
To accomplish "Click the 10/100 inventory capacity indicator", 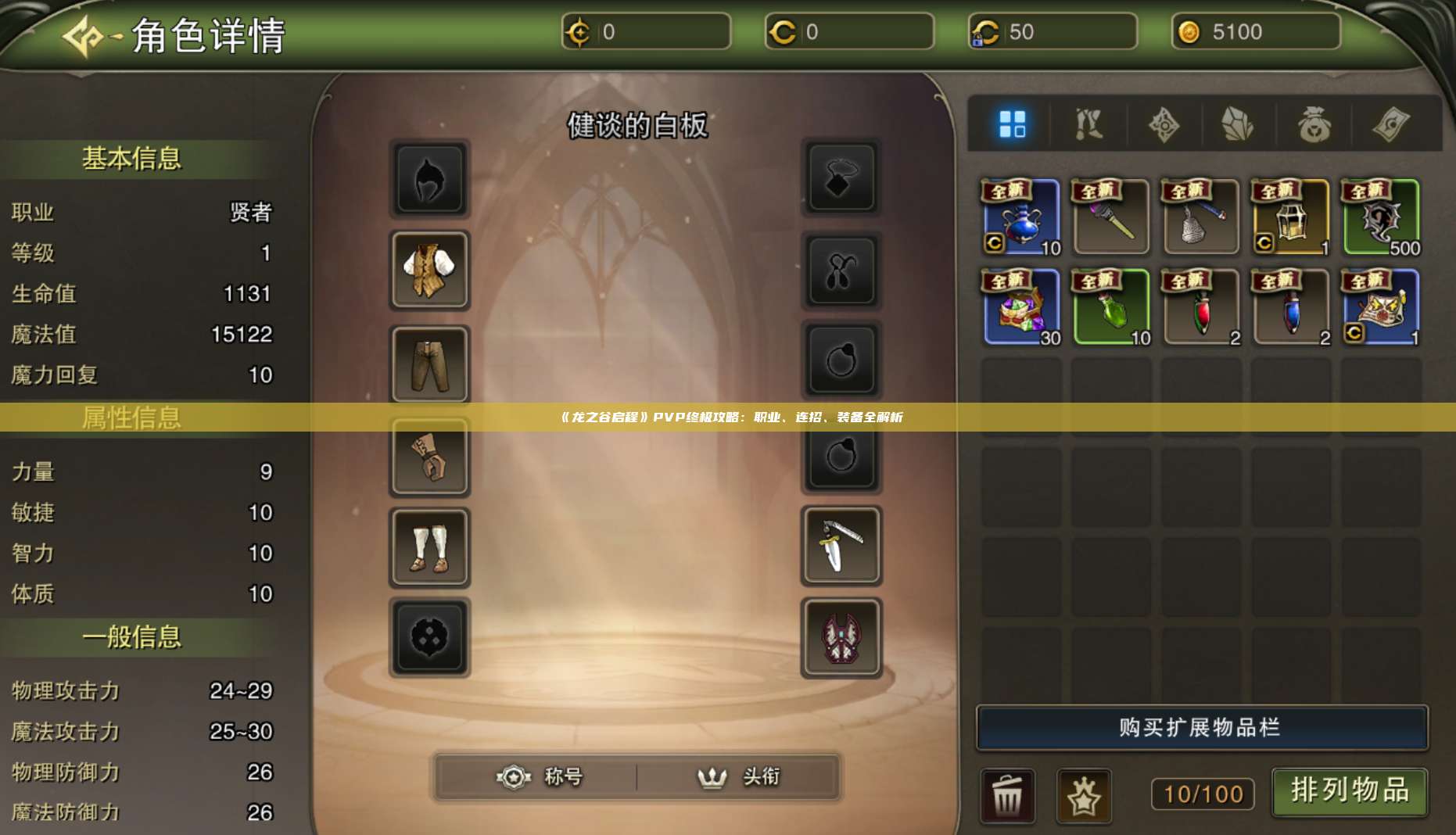I will coord(1202,794).
